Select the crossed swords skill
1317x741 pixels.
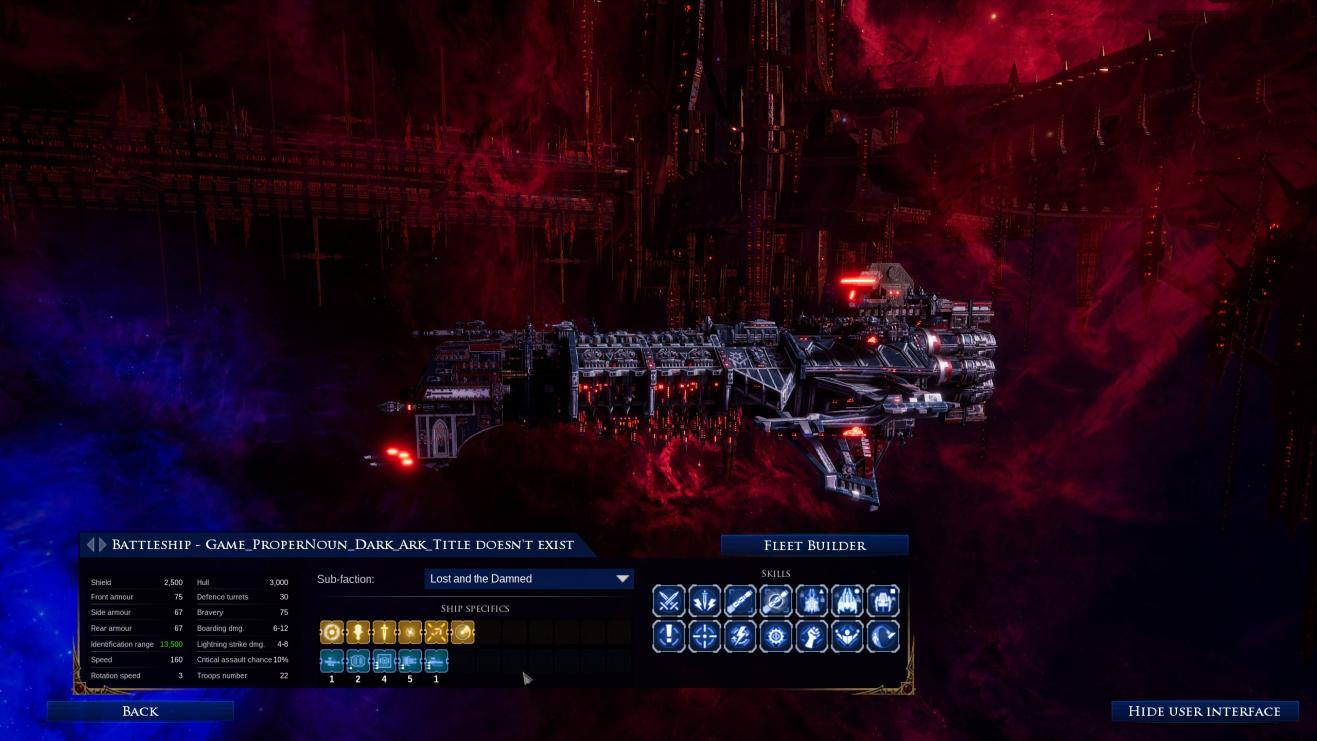pyautogui.click(x=669, y=601)
